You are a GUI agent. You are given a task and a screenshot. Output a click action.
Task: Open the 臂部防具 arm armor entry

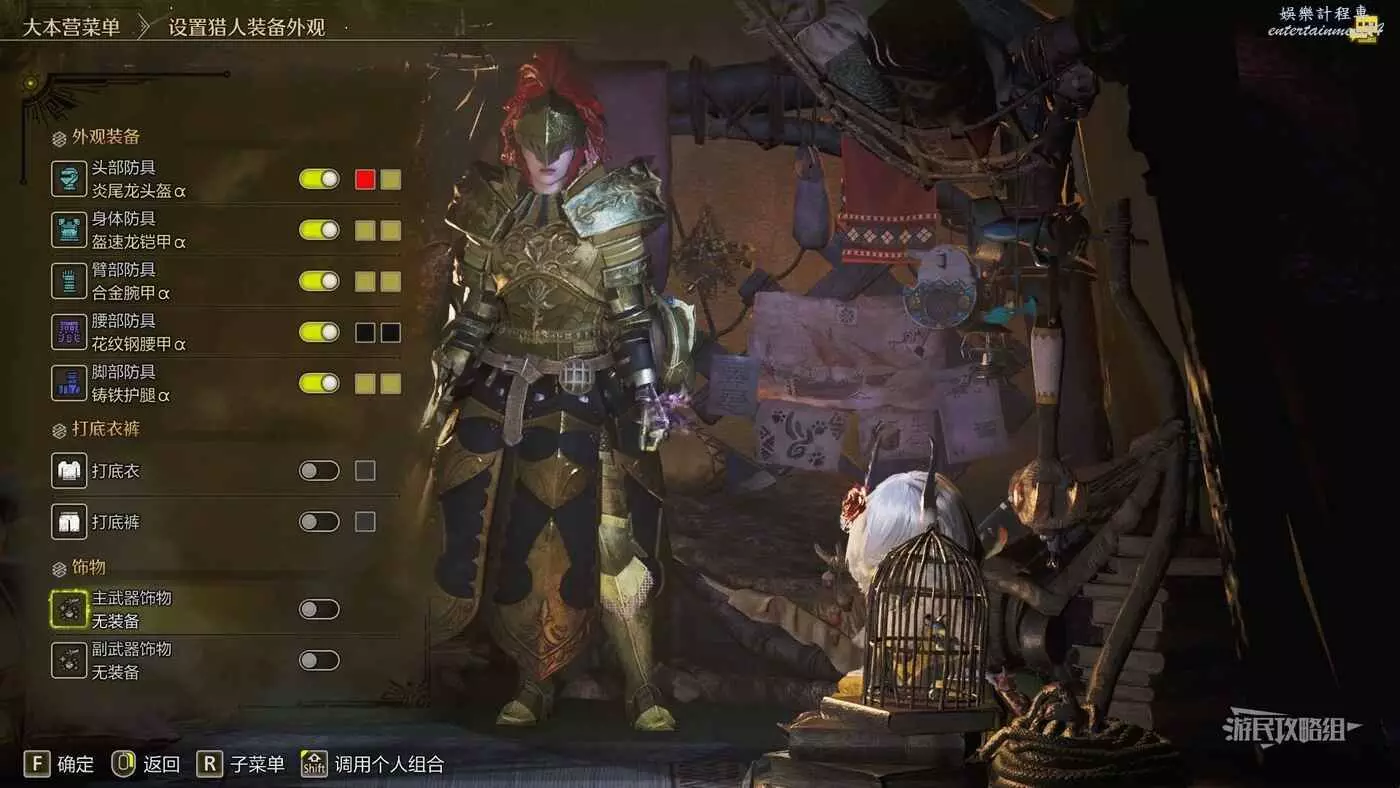click(138, 281)
